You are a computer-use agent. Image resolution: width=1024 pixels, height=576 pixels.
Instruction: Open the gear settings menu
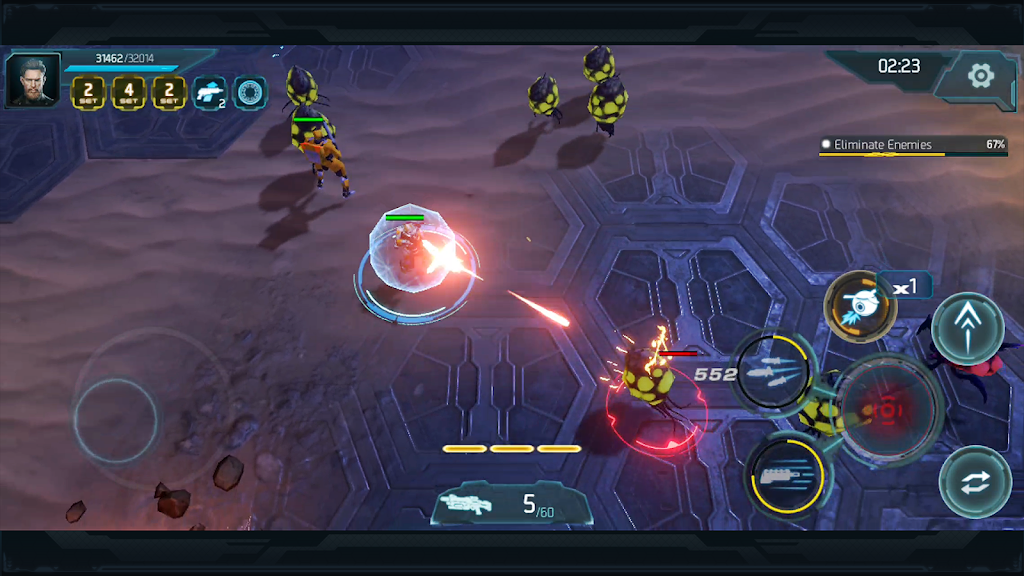pyautogui.click(x=980, y=75)
